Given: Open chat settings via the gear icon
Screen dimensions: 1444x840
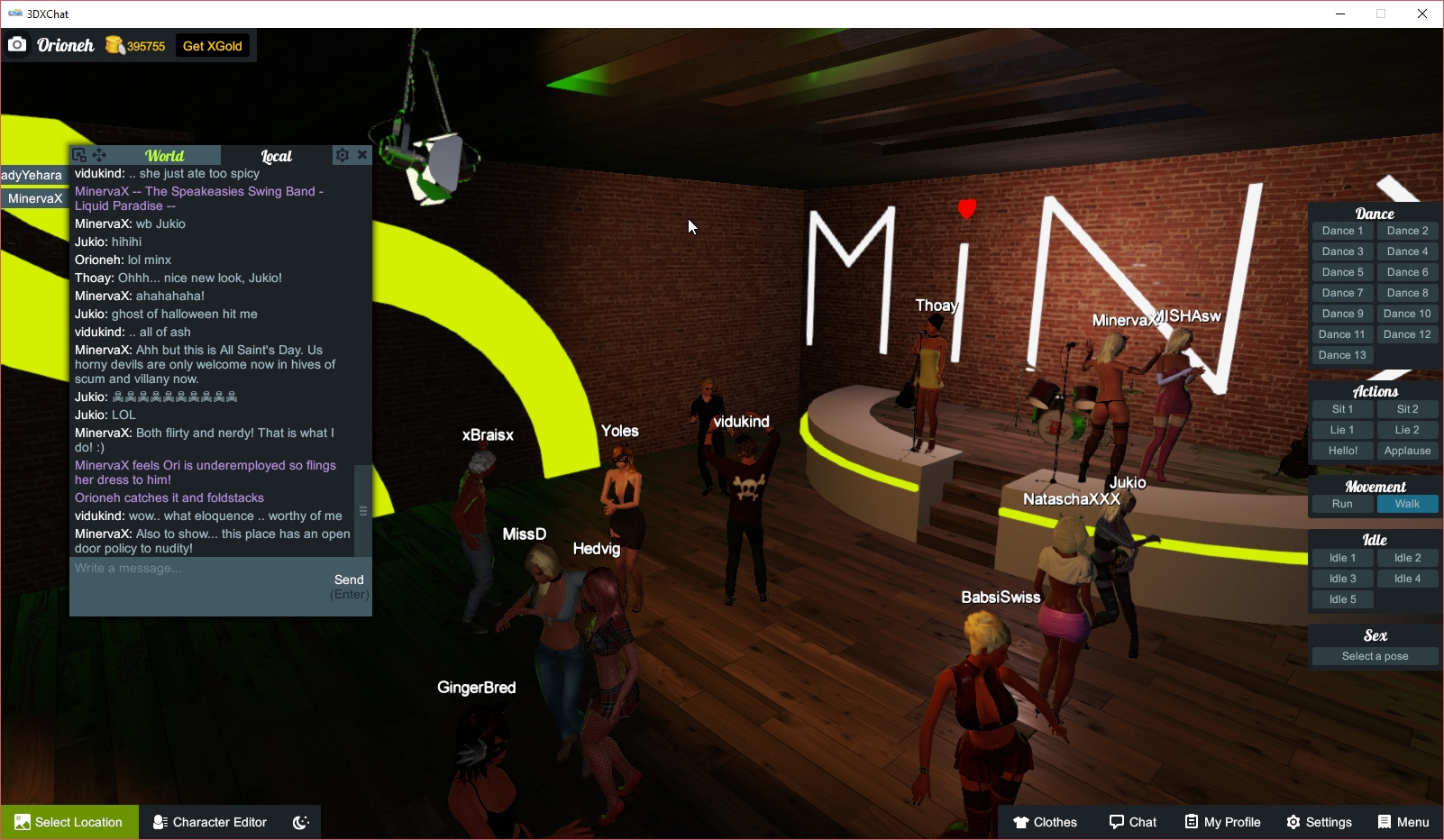Looking at the screenshot, I should tap(343, 154).
